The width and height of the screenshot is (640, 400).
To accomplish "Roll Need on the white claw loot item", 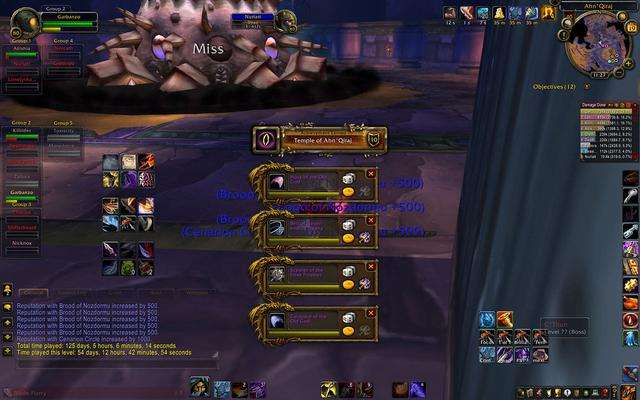I will pyautogui.click(x=349, y=317).
